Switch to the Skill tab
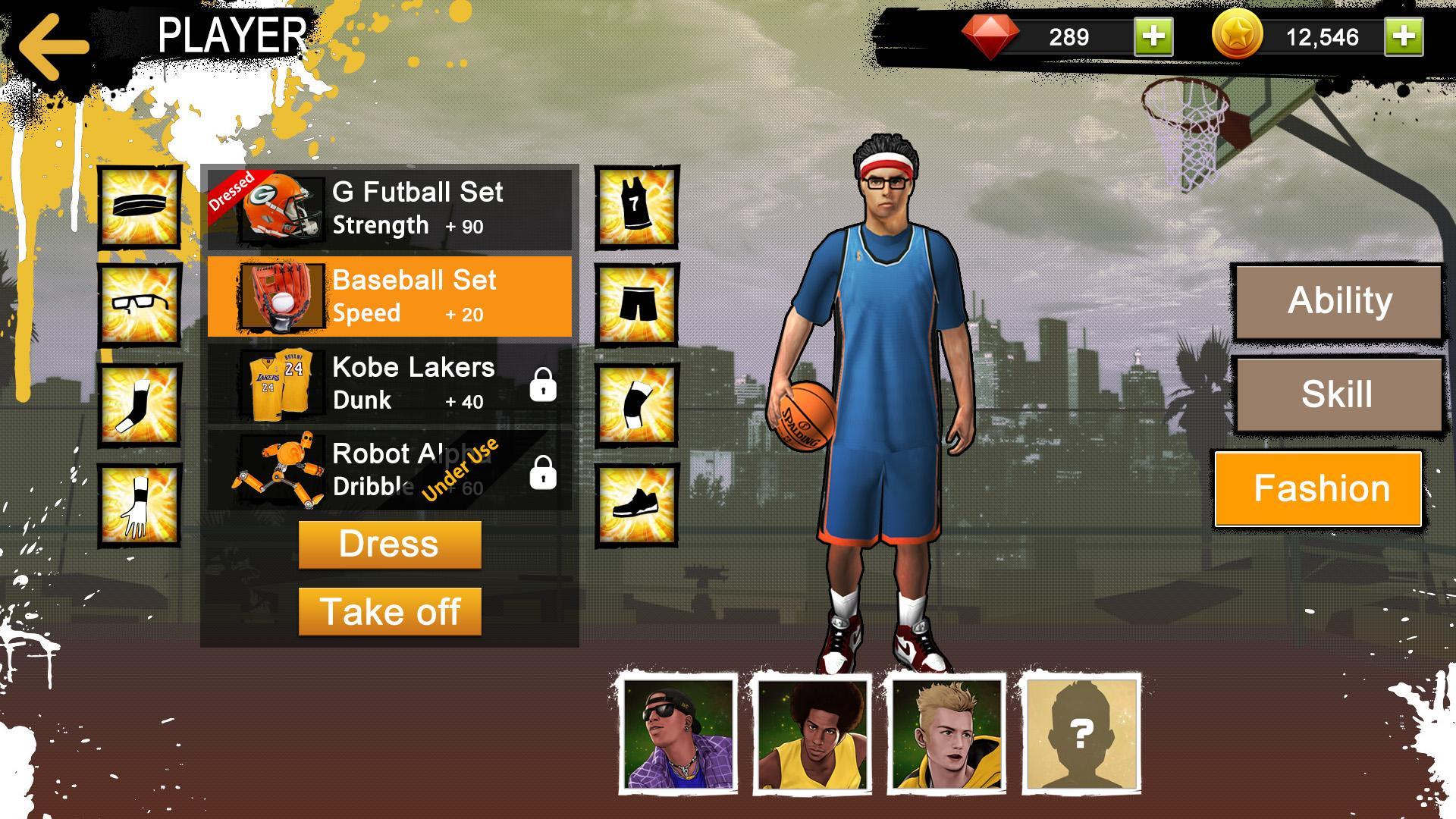1456x819 pixels. click(1338, 392)
